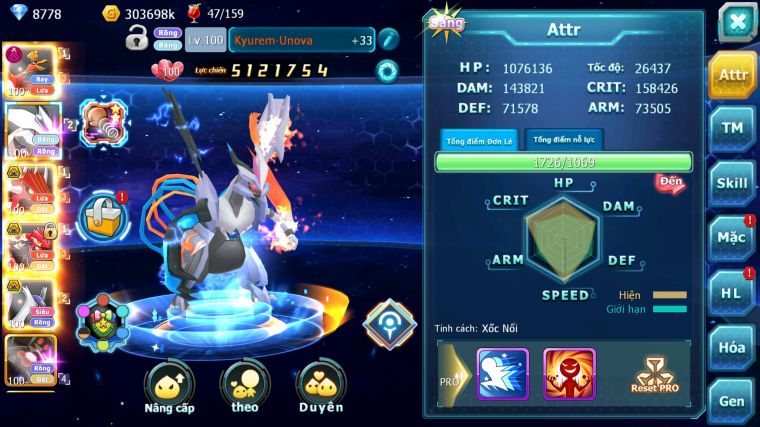The image size is (760, 427).
Task: Switch to the TM tab
Action: click(x=732, y=128)
